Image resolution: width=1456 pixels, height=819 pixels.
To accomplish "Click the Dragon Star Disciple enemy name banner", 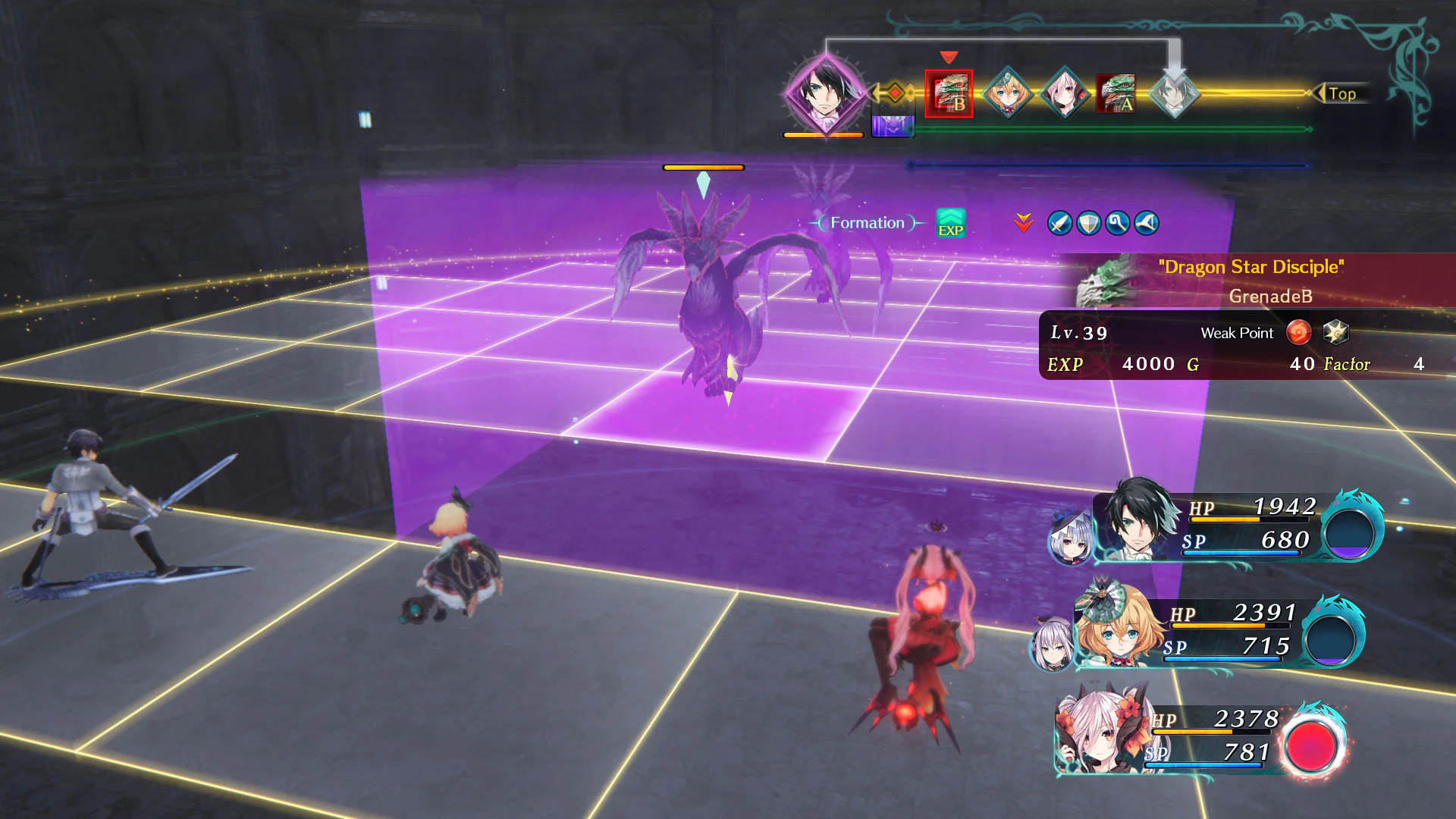I will tap(1252, 267).
